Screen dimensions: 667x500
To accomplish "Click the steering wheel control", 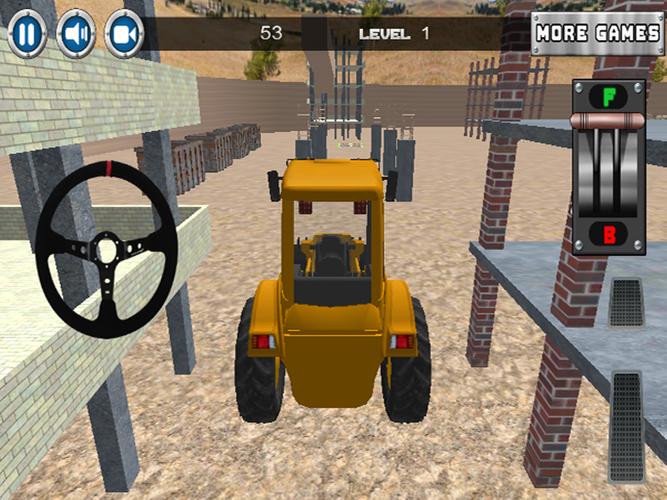I will [106, 246].
